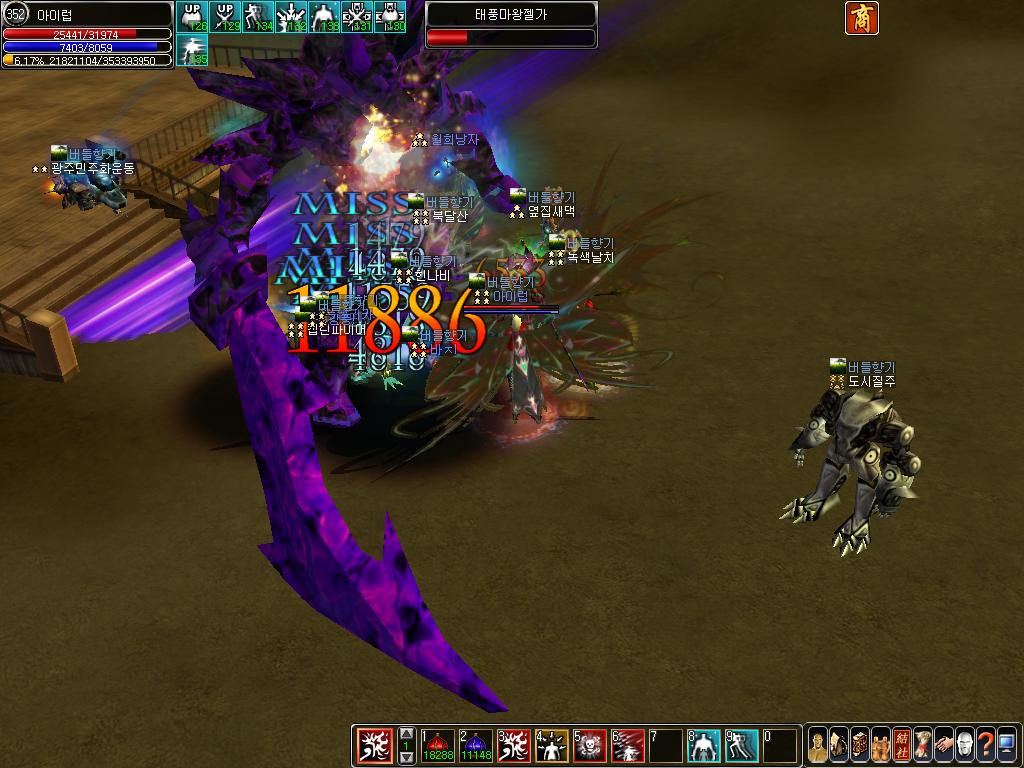Open the party members icon
Image resolution: width=1024 pixels, height=768 pixels.
pos(881,746)
